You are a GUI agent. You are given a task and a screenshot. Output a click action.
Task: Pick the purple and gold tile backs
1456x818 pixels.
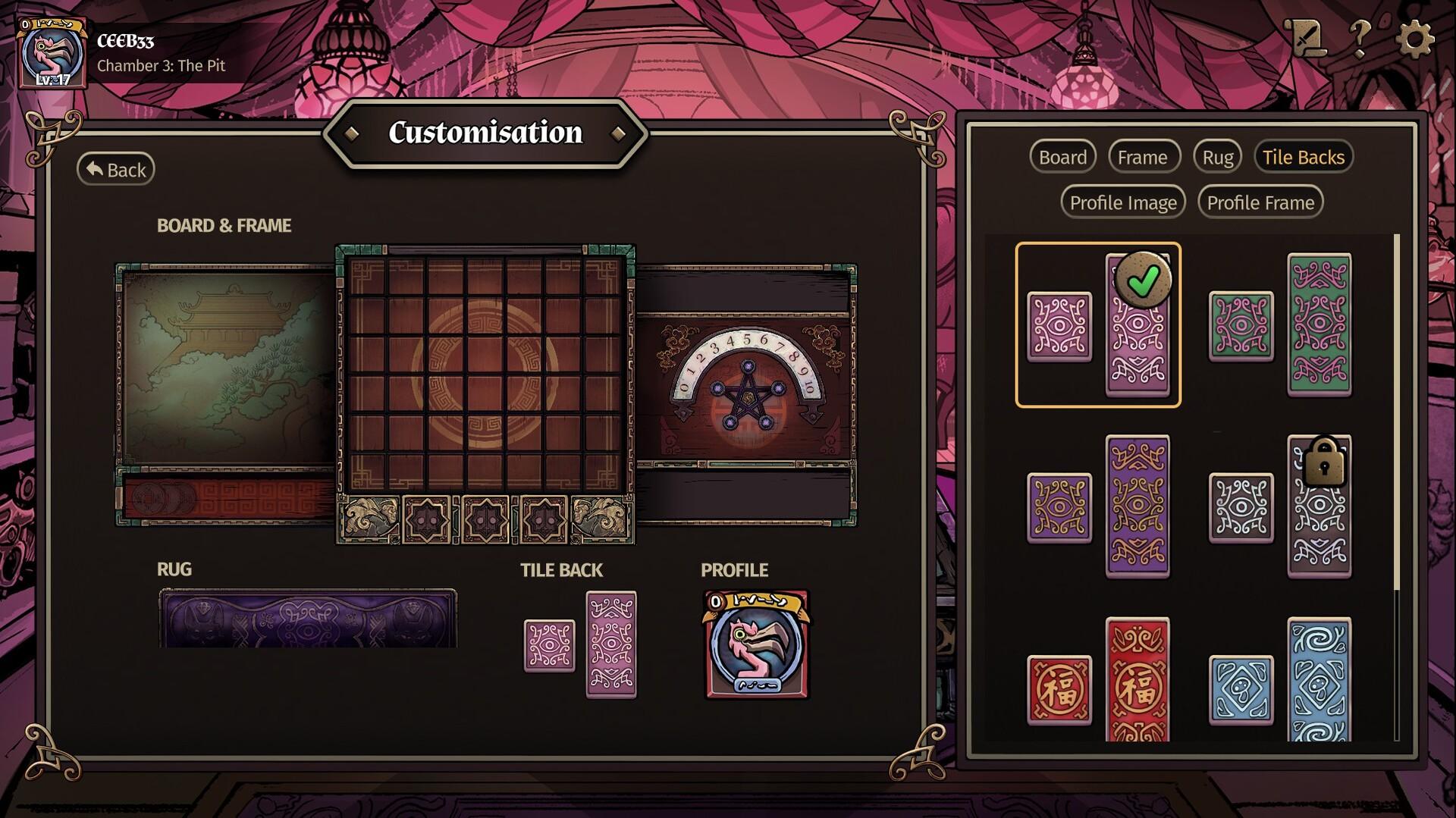tap(1098, 506)
